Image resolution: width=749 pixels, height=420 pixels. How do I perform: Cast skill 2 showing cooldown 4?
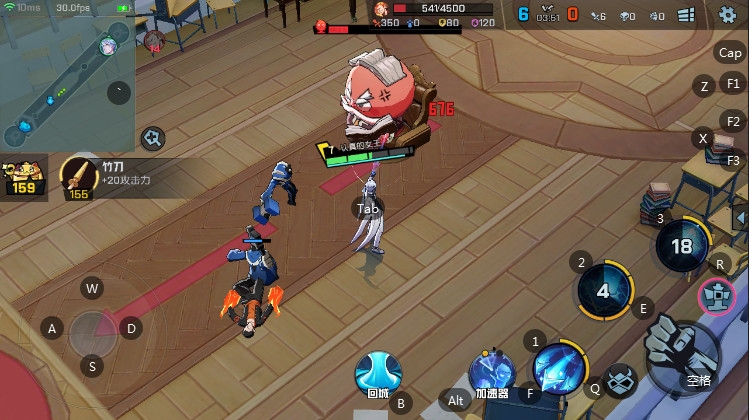[x=603, y=292]
